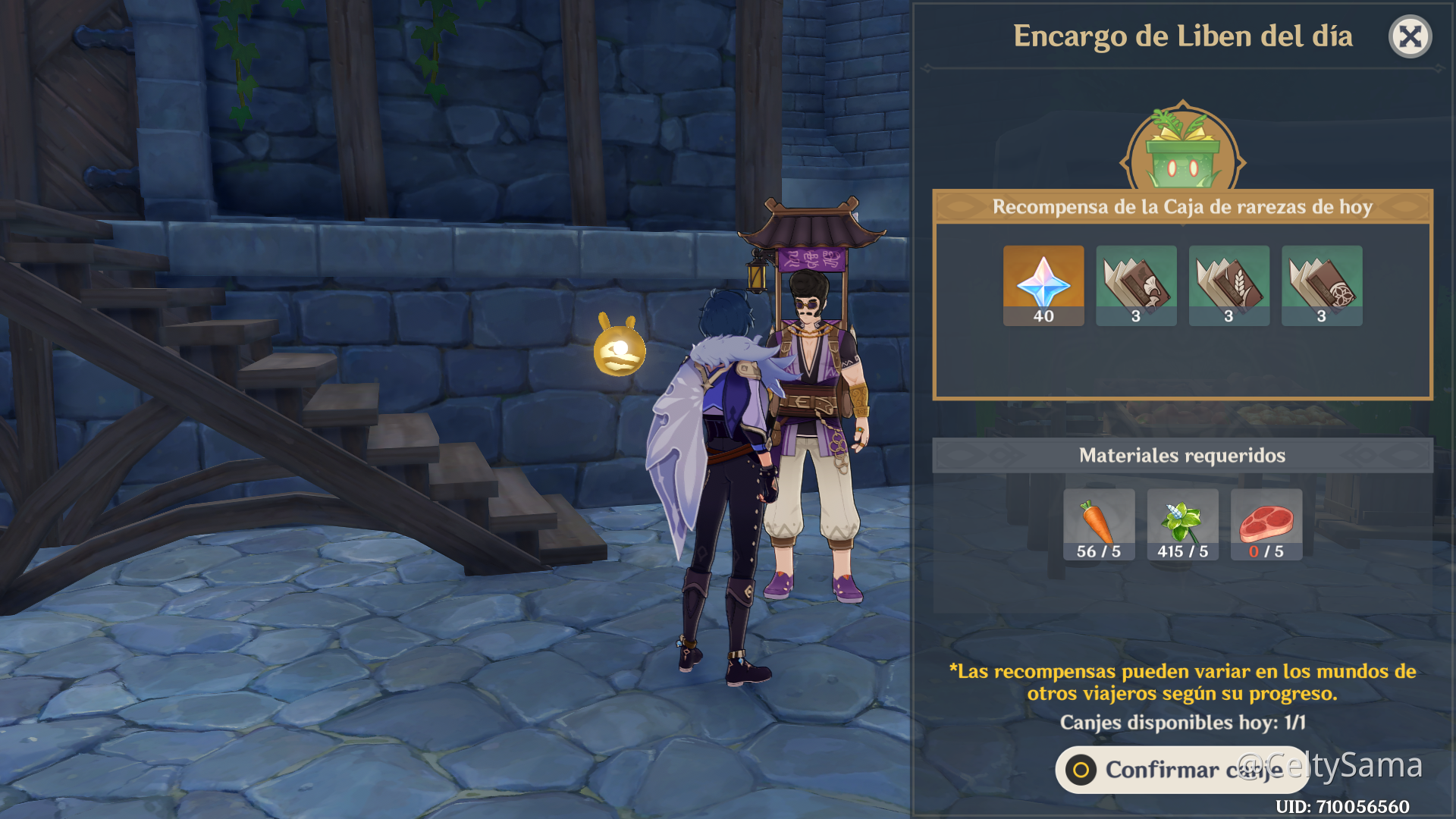This screenshot has height=819, width=1456.
Task: View the carrot required material
Action: (x=1099, y=524)
